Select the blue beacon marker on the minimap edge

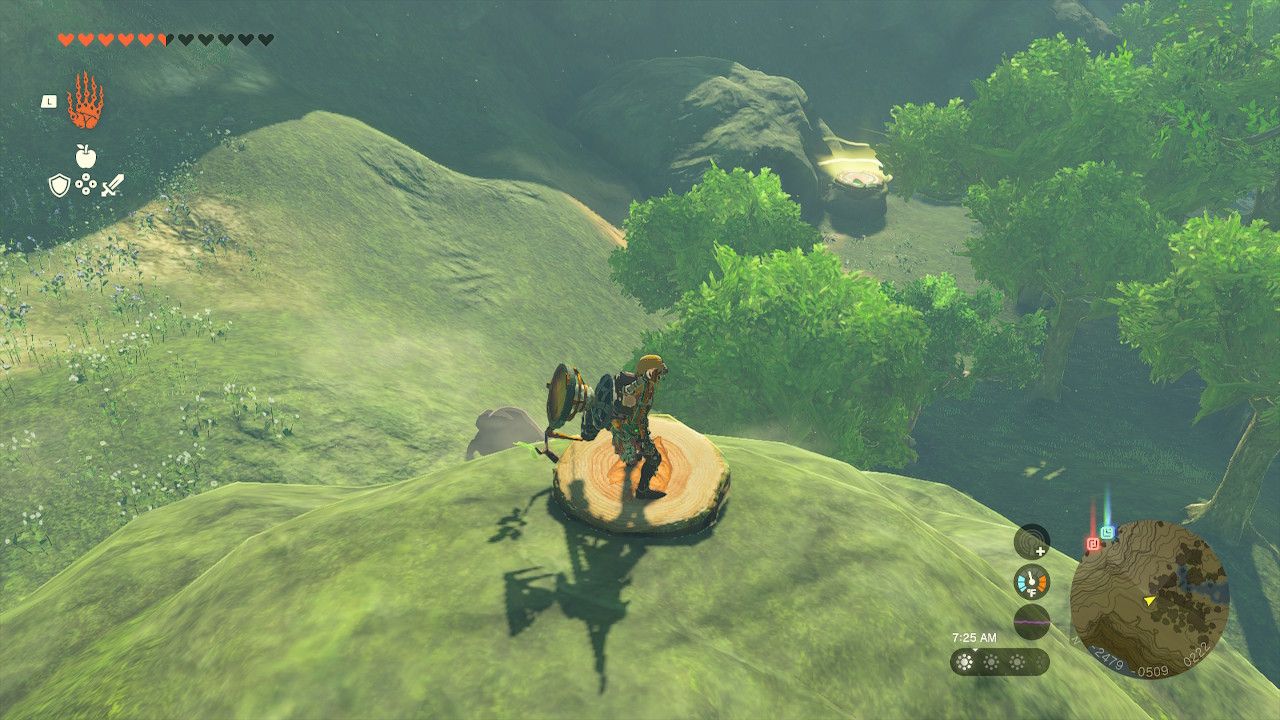1107,531
